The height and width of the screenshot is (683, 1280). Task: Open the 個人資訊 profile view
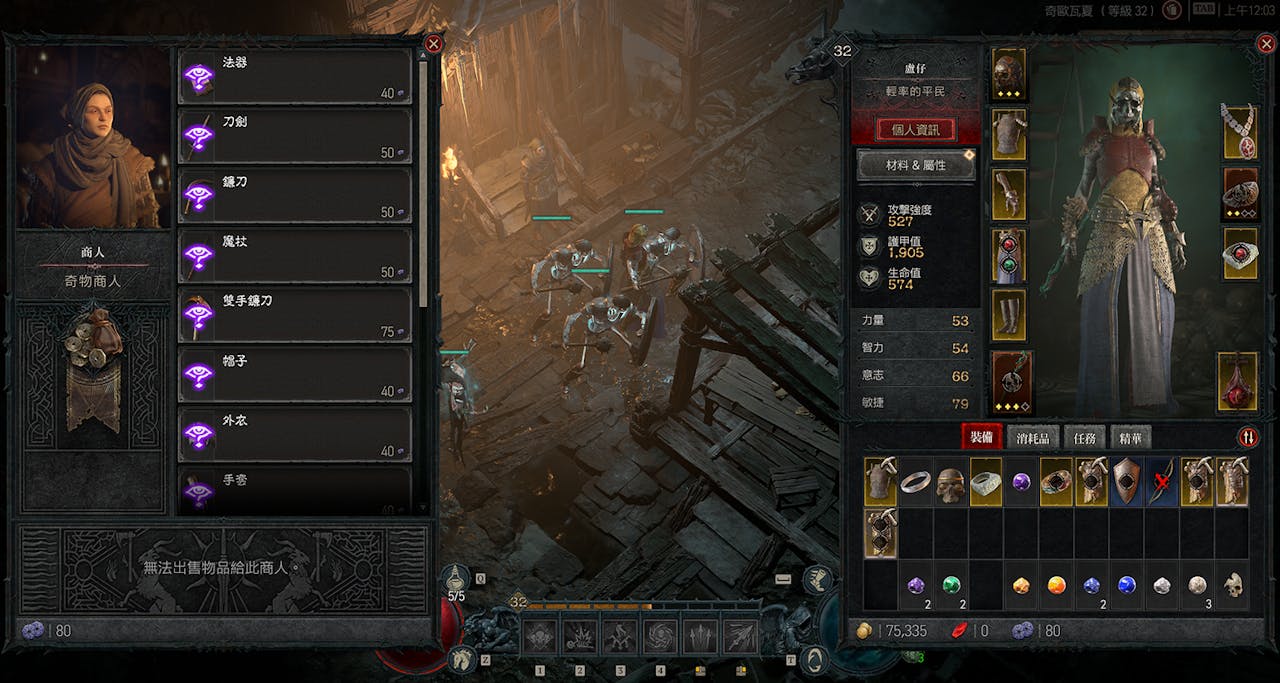point(915,130)
